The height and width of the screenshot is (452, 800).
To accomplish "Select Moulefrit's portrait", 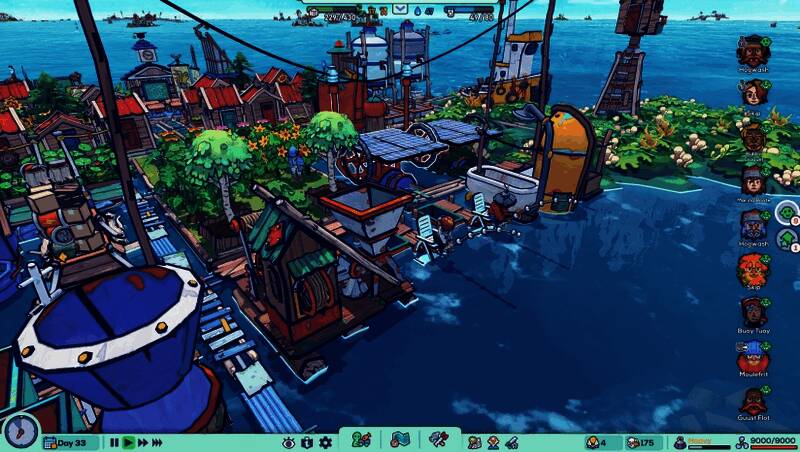I will 752,355.
